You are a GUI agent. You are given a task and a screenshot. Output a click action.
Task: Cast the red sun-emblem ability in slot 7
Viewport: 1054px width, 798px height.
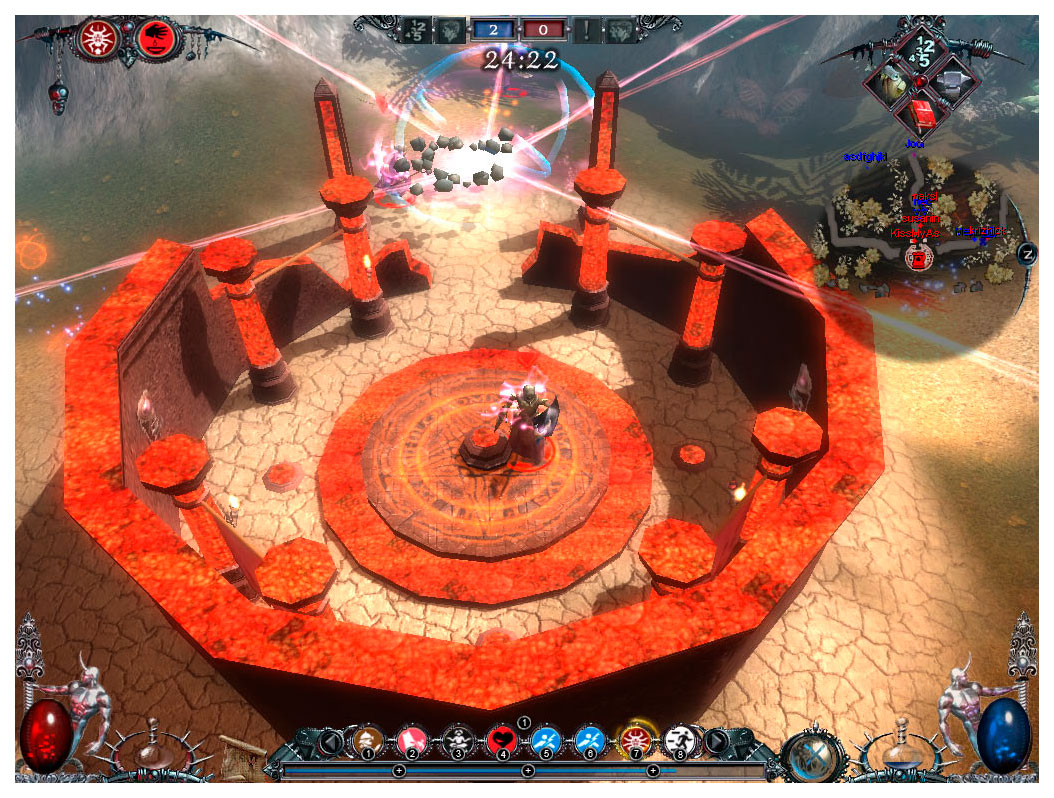click(x=634, y=741)
